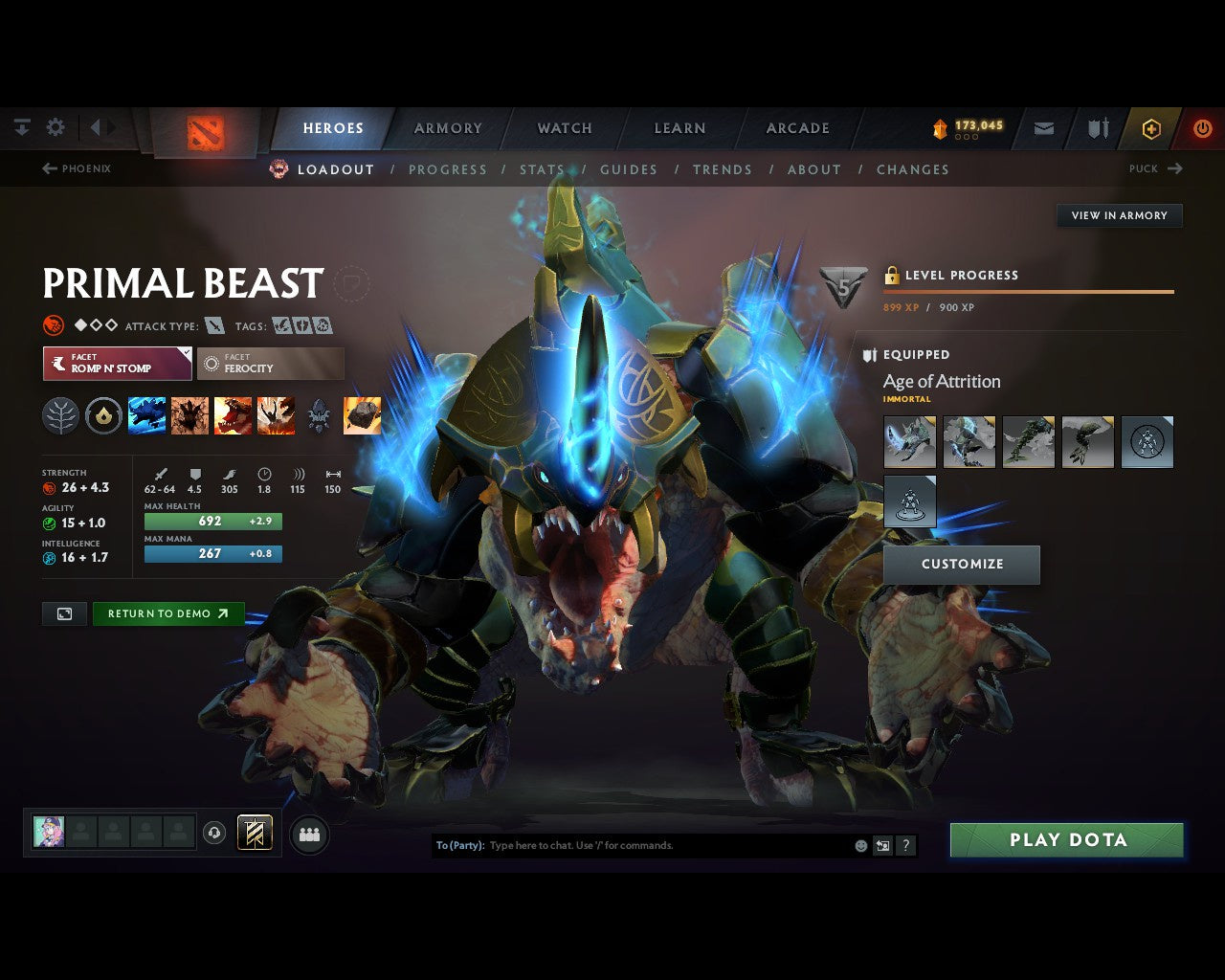Viewport: 1225px width, 980px height.
Task: Switch to the Watch tab
Action: pos(565,128)
